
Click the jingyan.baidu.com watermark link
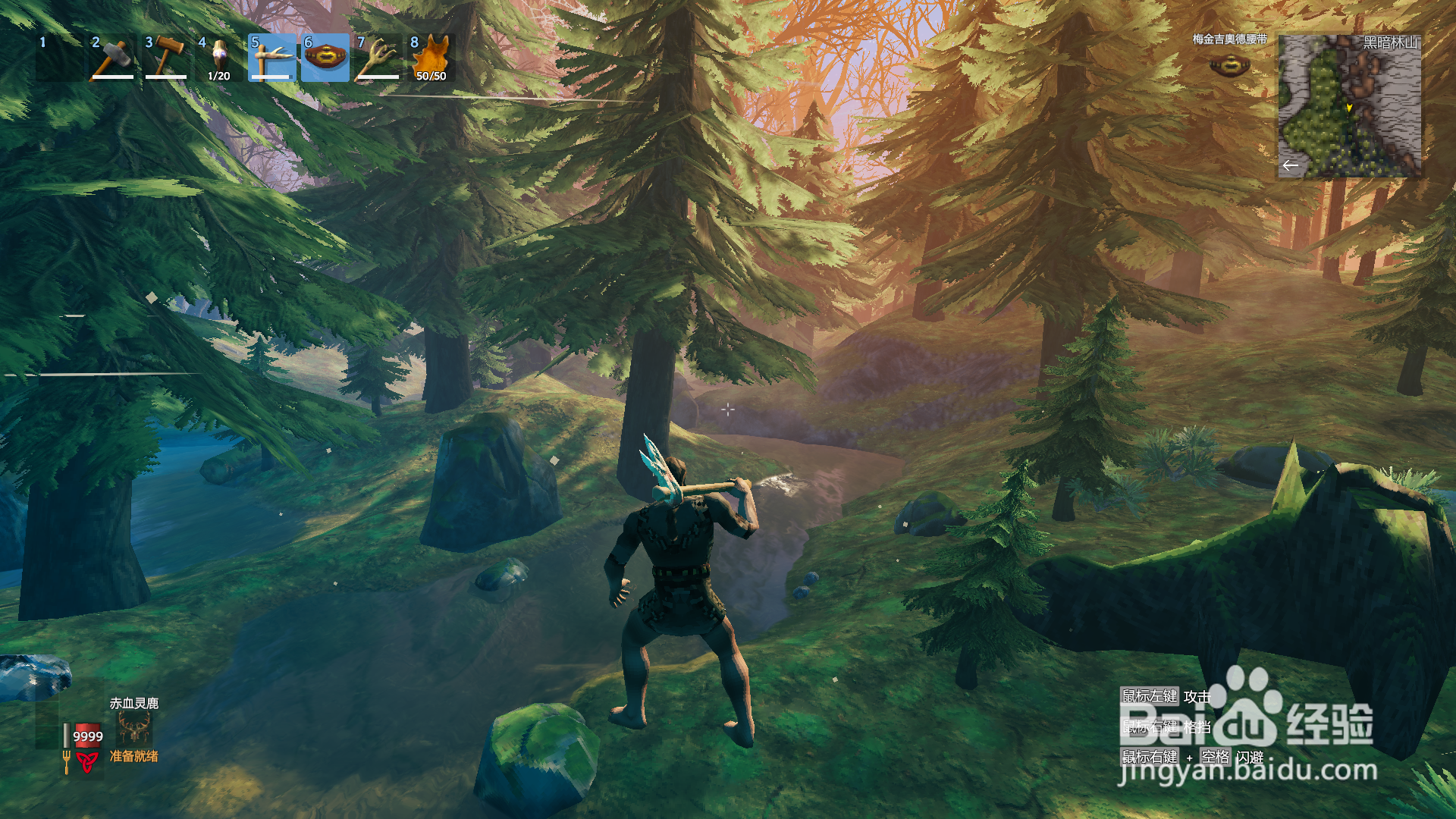pyautogui.click(x=1247, y=771)
